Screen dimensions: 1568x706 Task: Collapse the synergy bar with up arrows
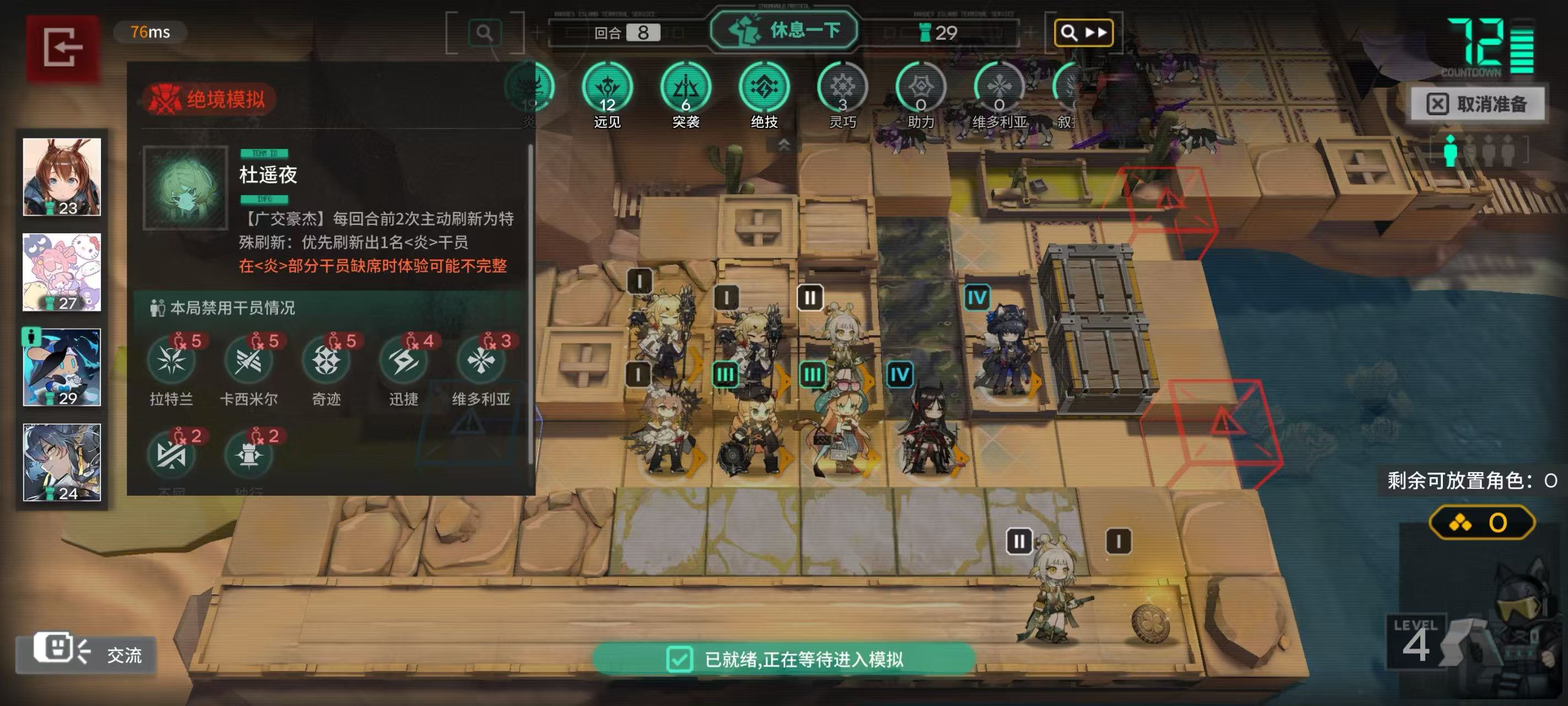(x=784, y=145)
